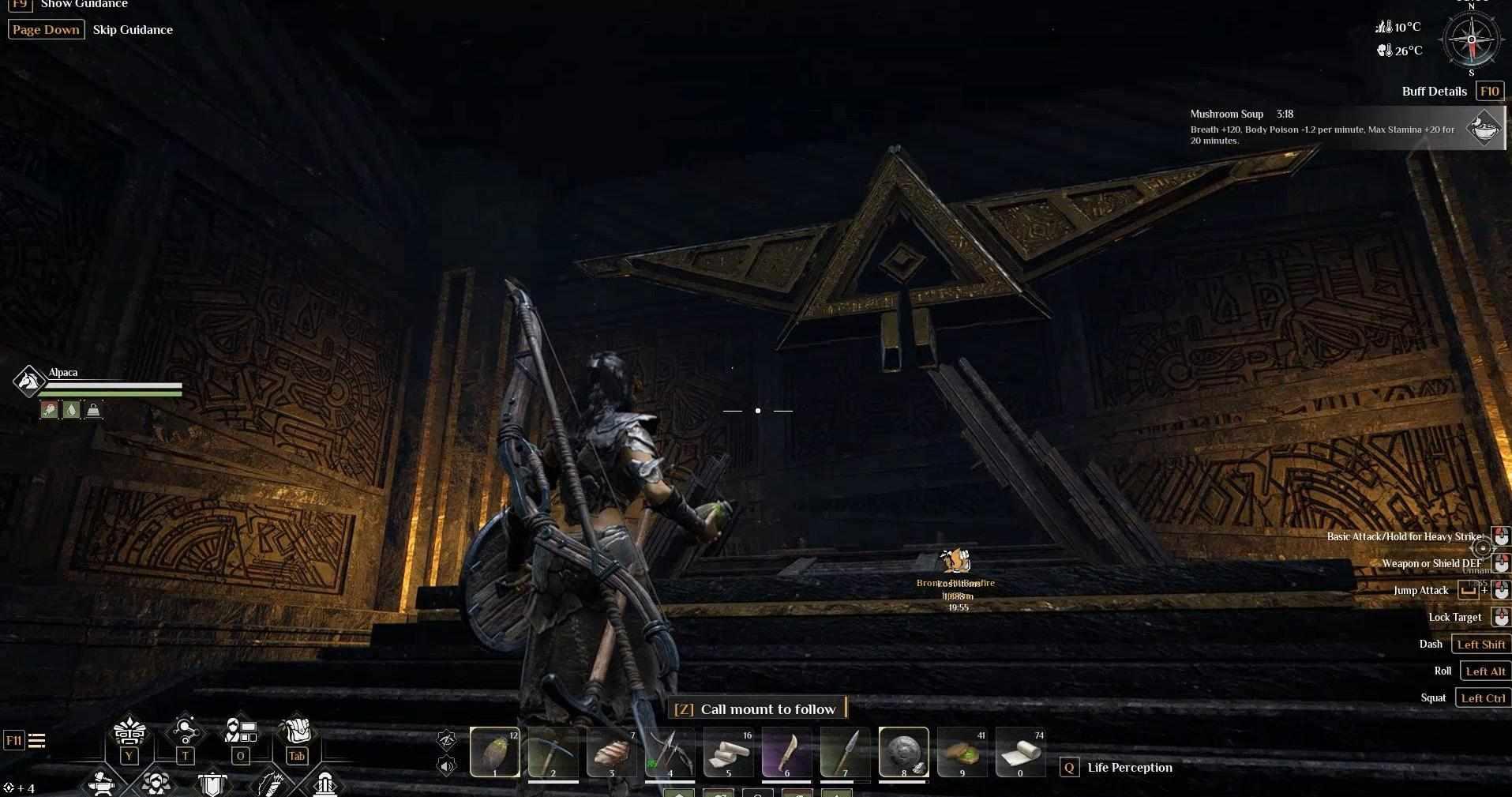Viewport: 1512px width, 797px height.
Task: Open the character profile panel icon
Action: click(x=241, y=731)
